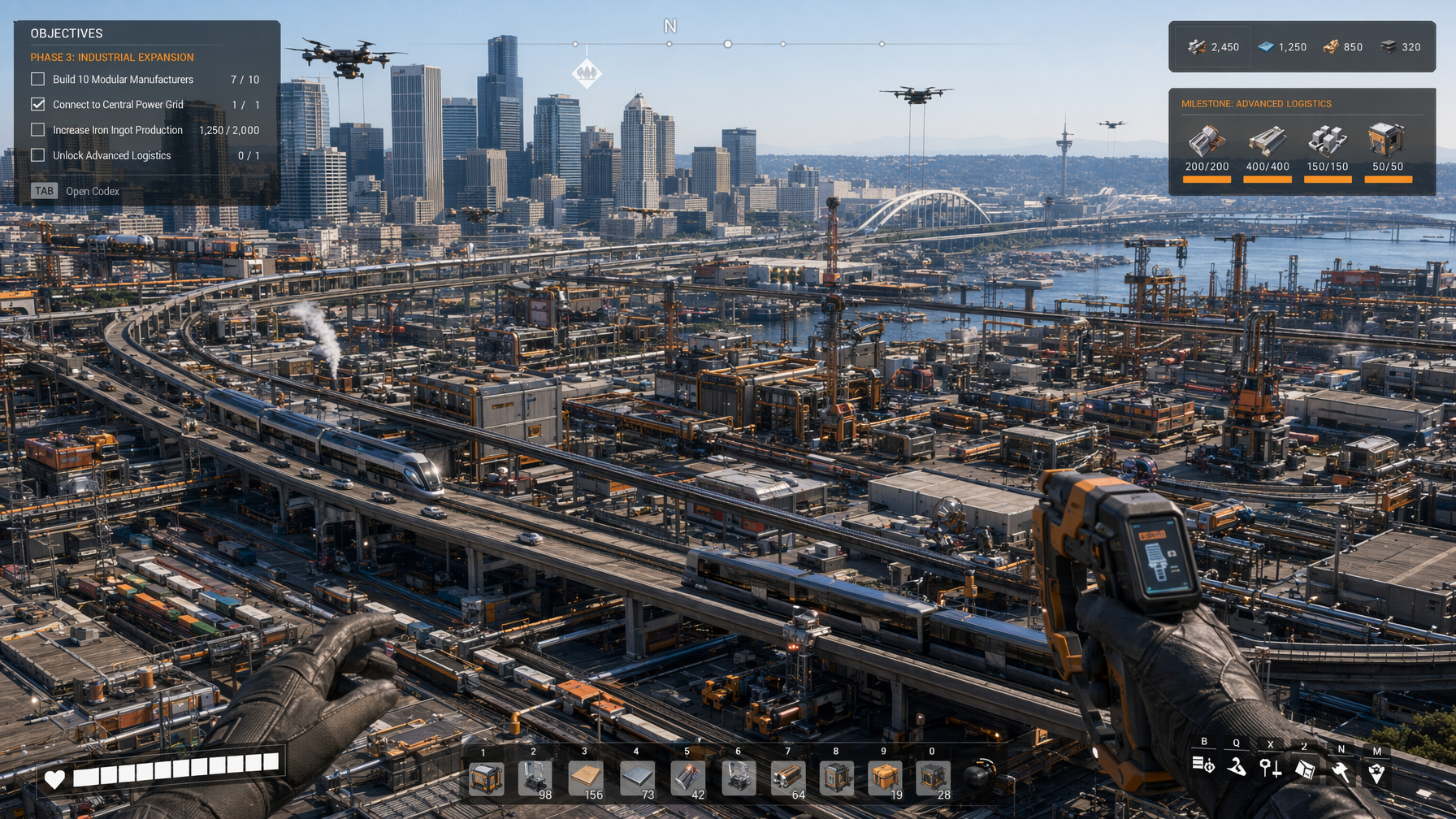Open the Codex using the TAB entry
This screenshot has height=819, width=1456.
pyautogui.click(x=44, y=190)
